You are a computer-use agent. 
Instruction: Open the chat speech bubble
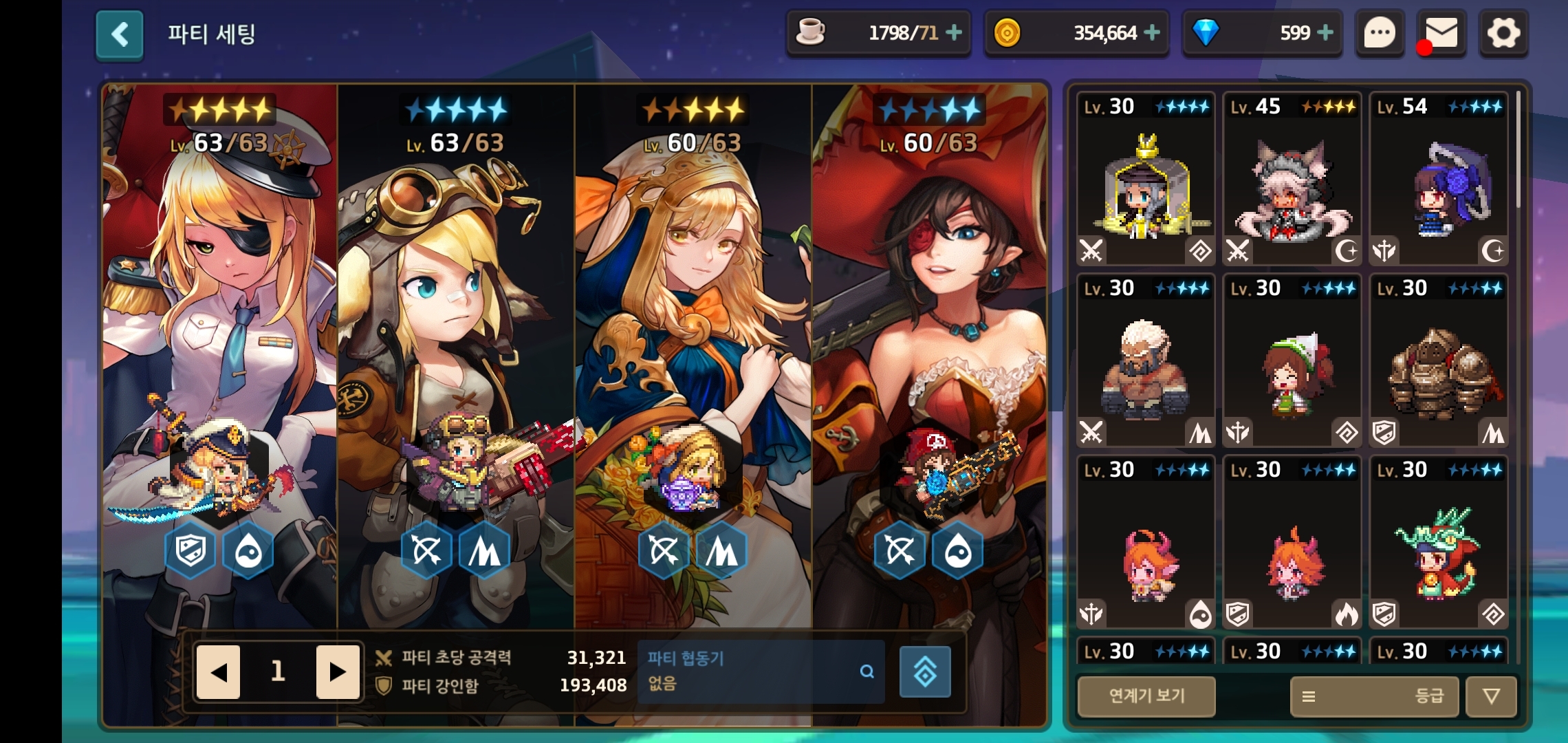coord(1379,33)
